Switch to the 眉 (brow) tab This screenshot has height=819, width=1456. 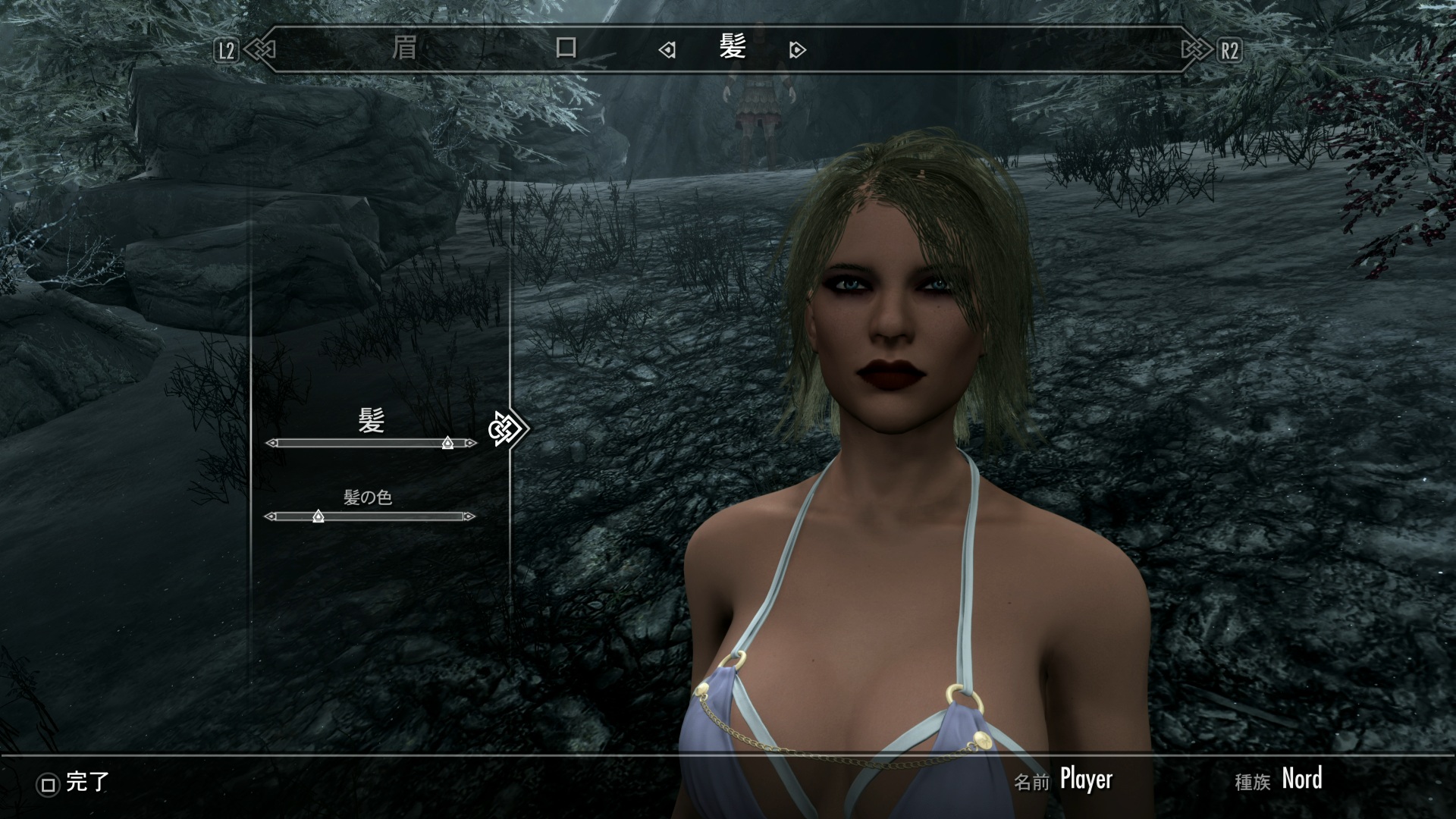(x=404, y=49)
